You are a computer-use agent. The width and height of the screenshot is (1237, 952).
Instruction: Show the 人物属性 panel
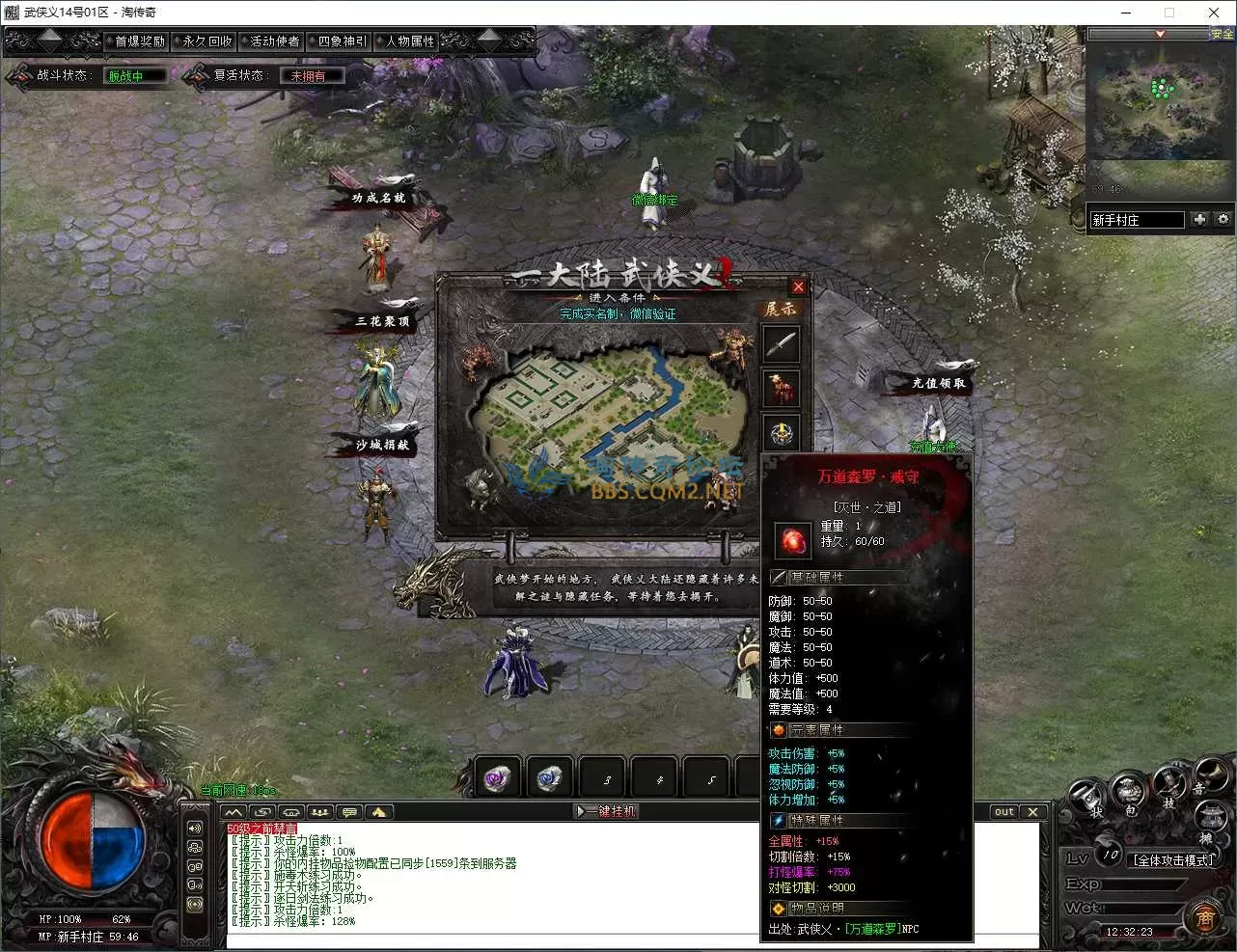[410, 41]
